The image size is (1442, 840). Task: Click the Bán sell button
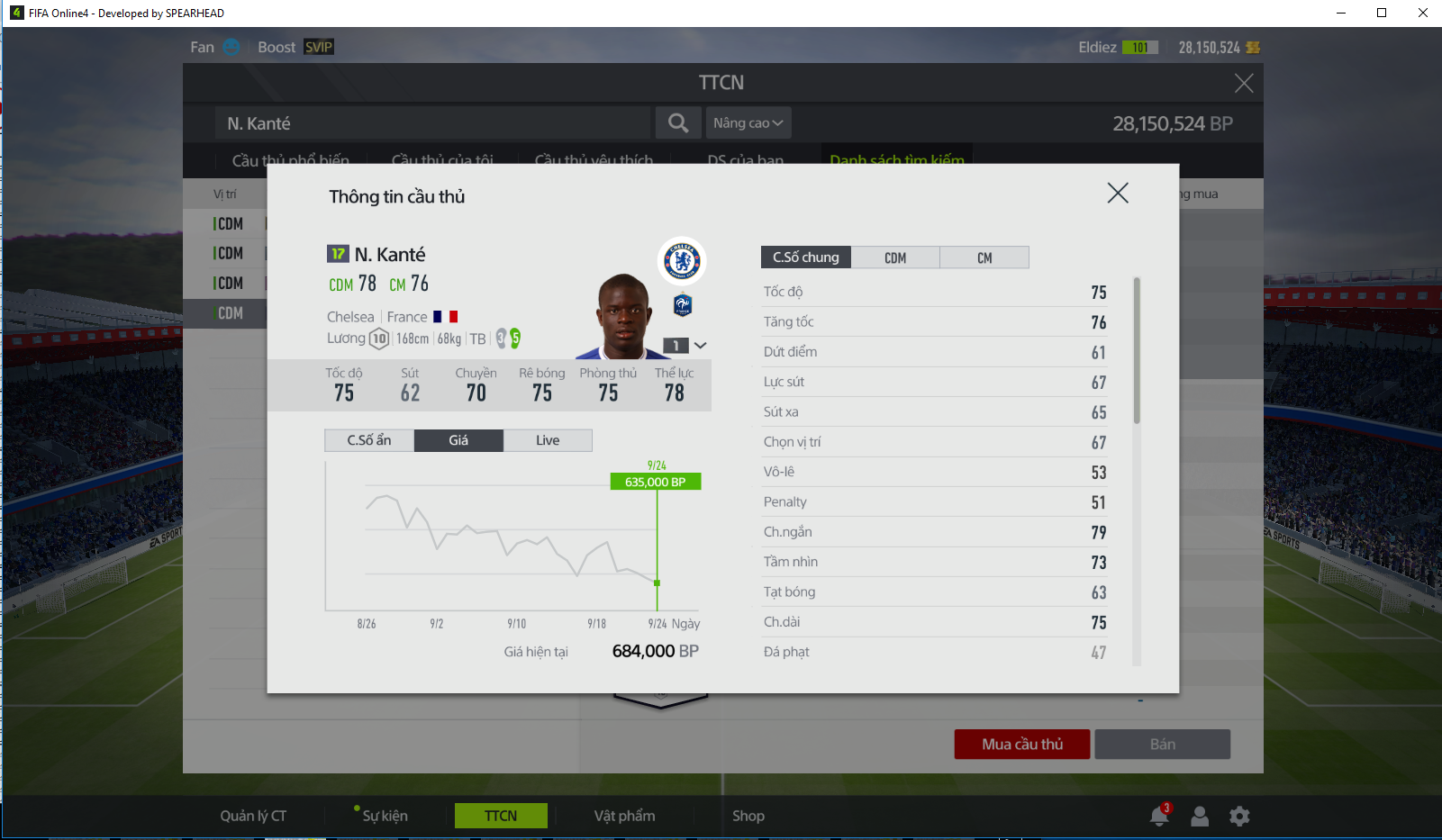click(x=1162, y=745)
